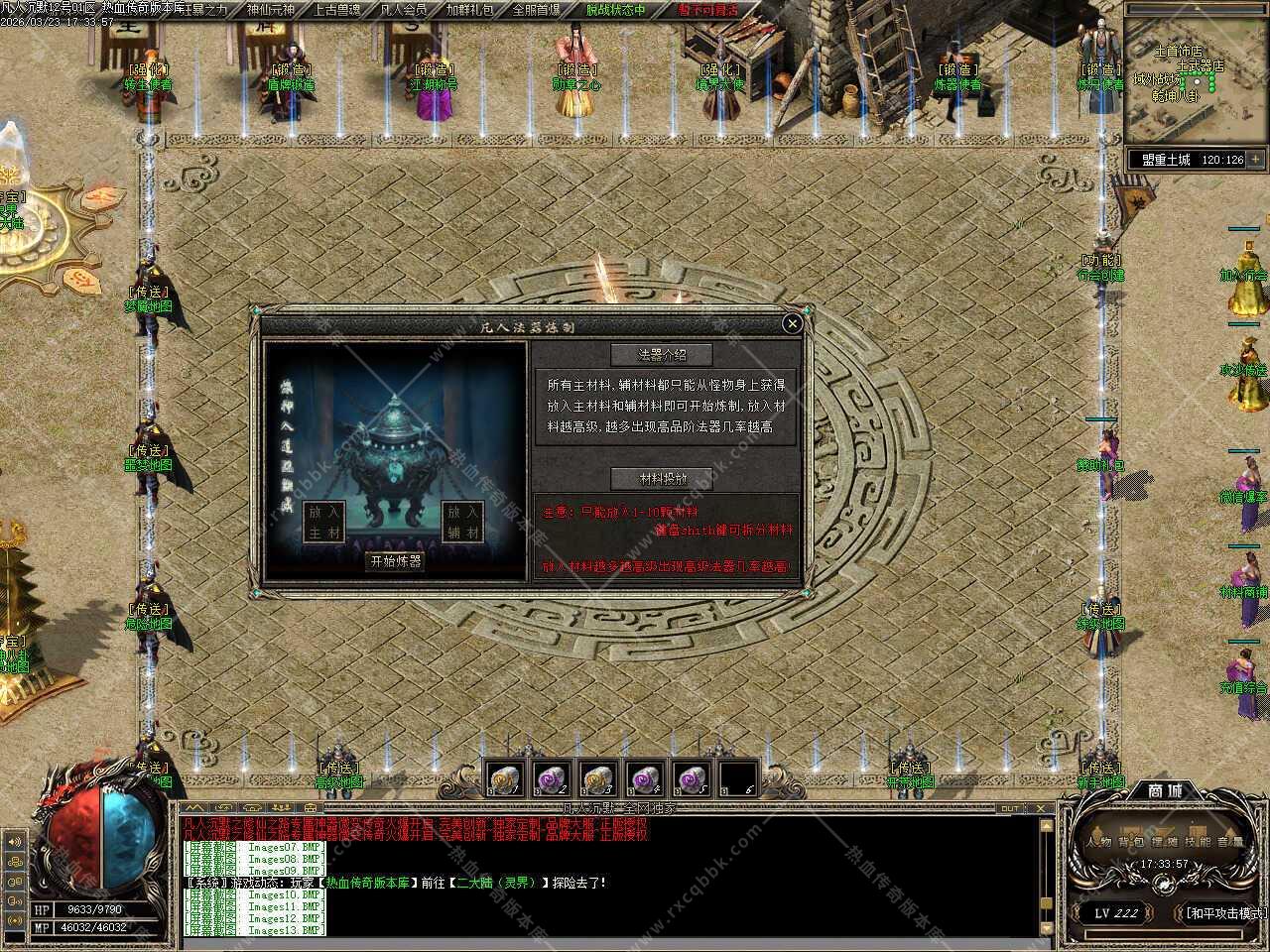
Task: Open the 上古兽魂 top menu
Action: (x=338, y=10)
